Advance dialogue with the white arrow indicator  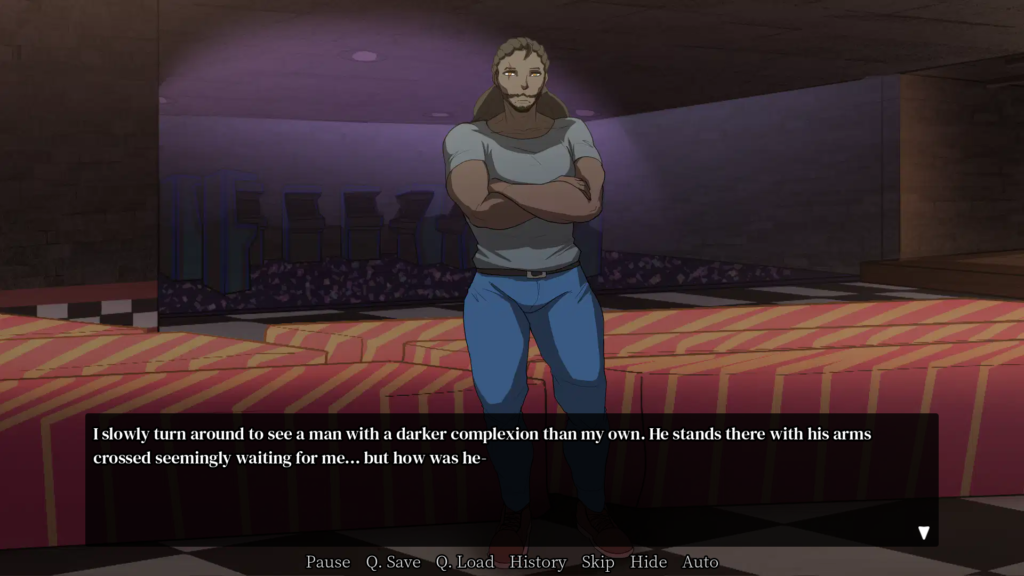pyautogui.click(x=924, y=533)
